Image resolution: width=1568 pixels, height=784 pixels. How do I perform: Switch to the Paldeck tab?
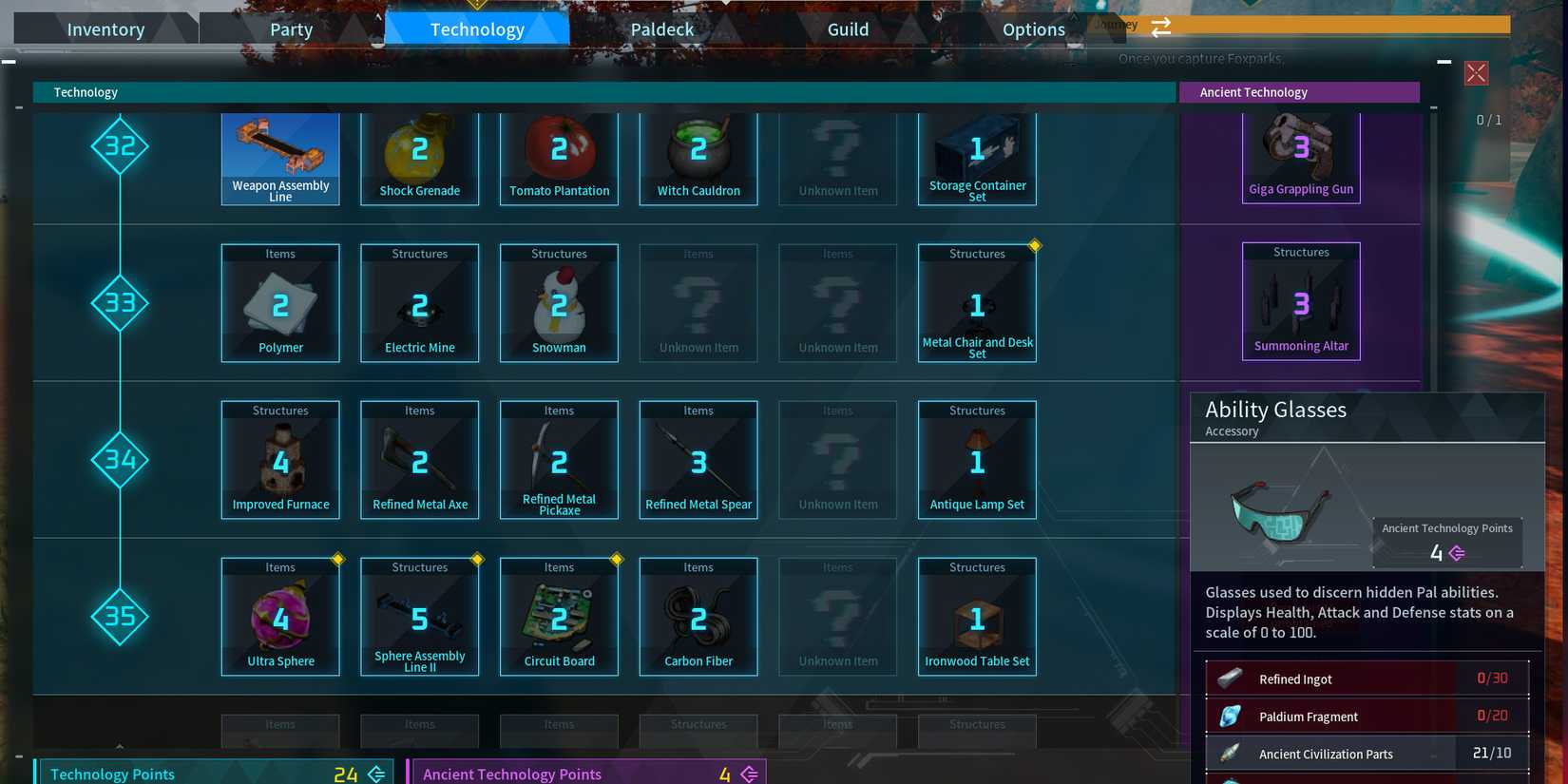pos(661,29)
